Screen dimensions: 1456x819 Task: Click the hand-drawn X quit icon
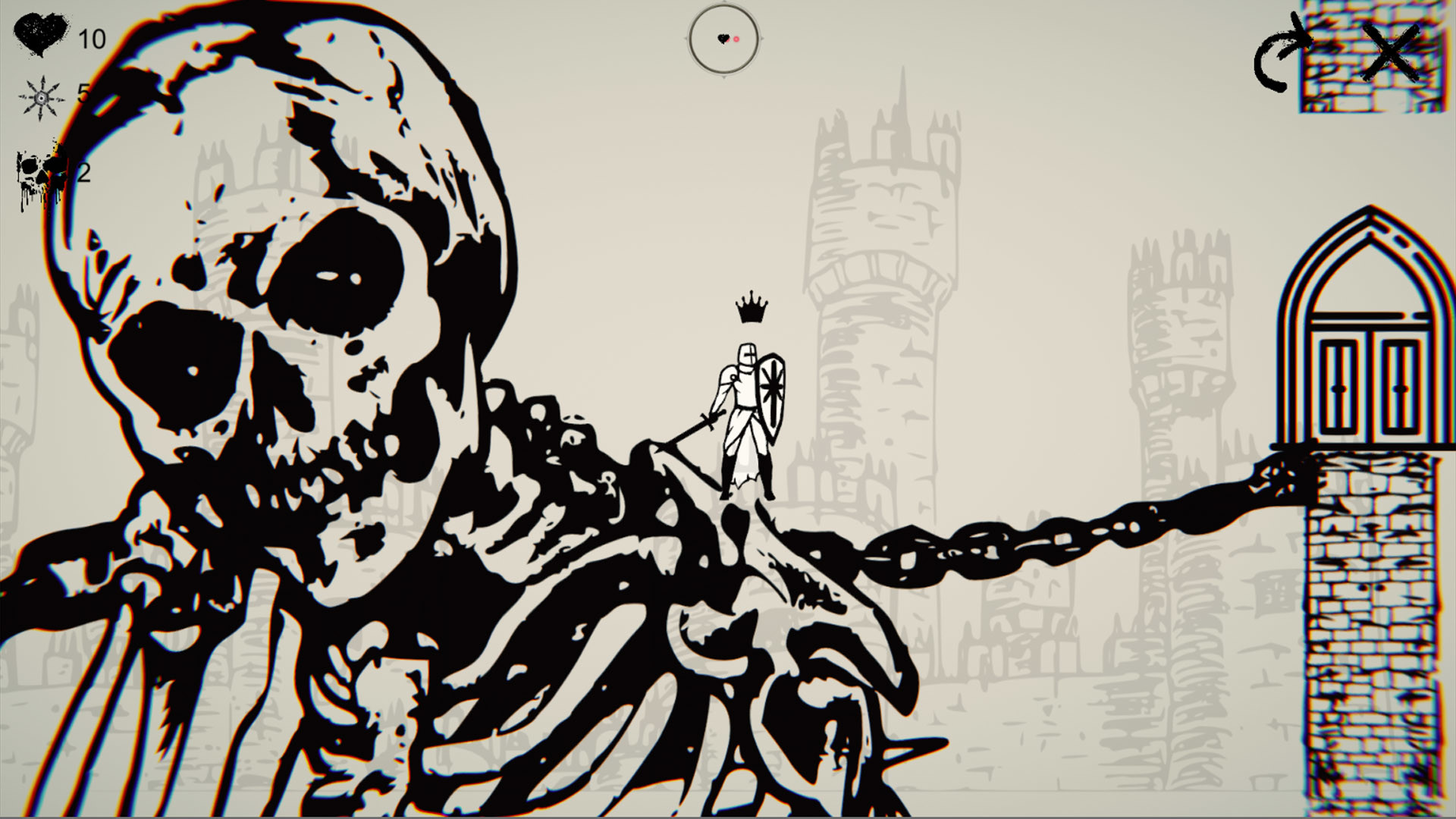[1388, 53]
